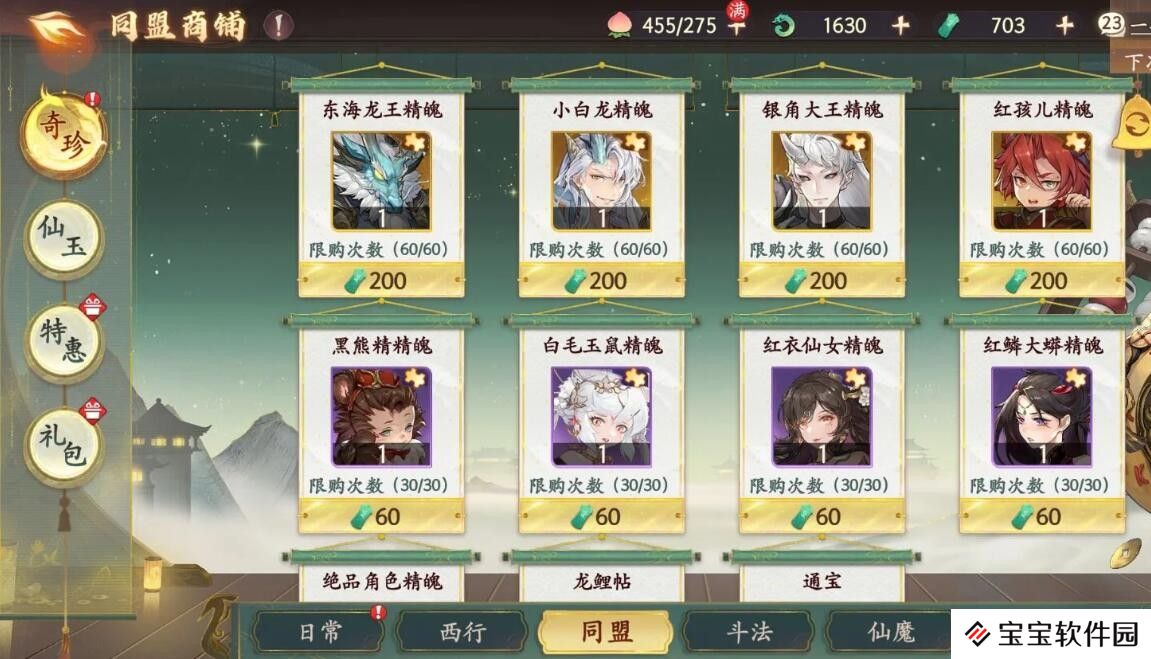Viewport: 1151px width, 659px height.
Task: Buy 红衣仙女精魄 for 60
Action: [821, 517]
